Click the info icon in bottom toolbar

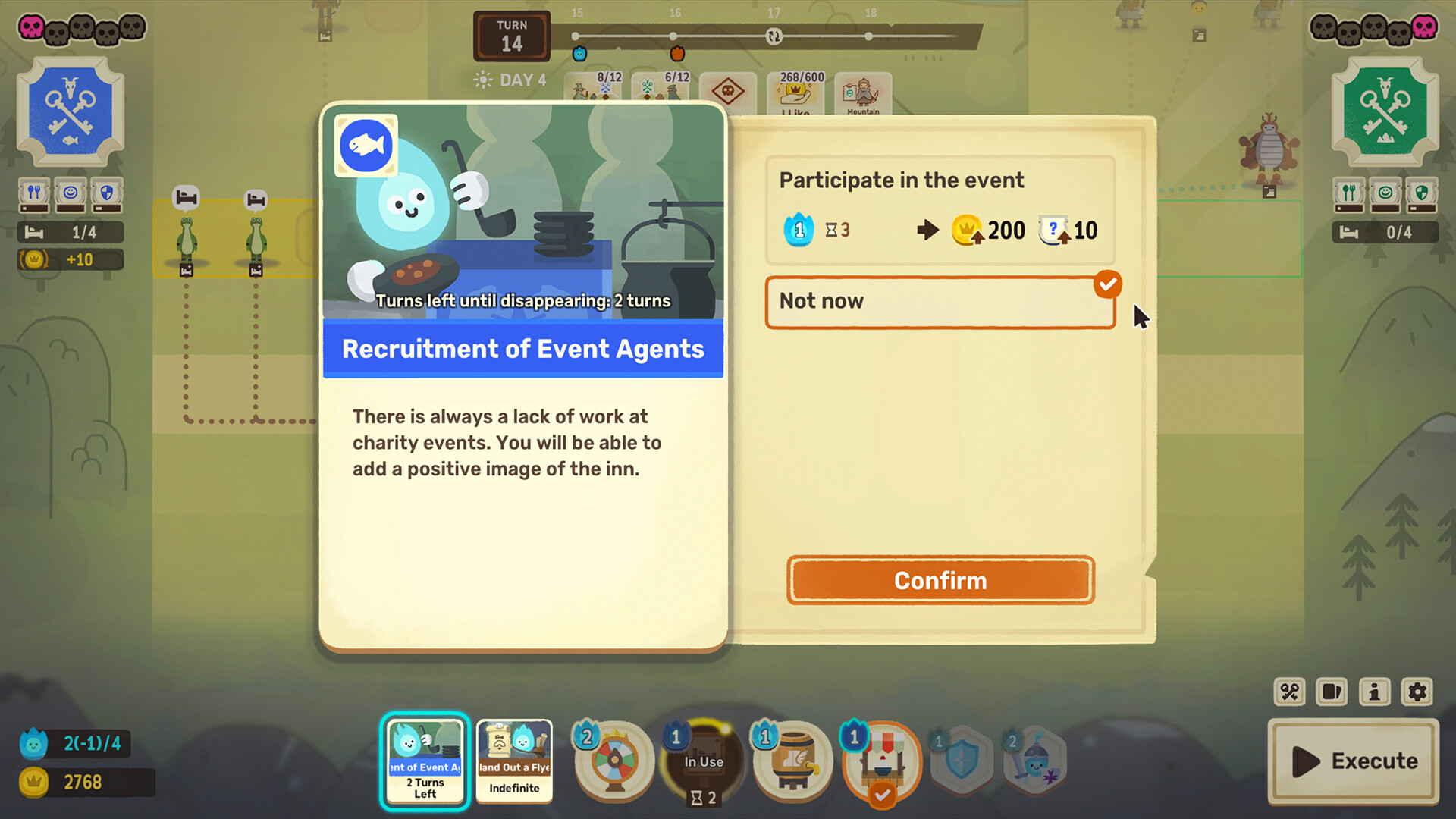click(1374, 692)
